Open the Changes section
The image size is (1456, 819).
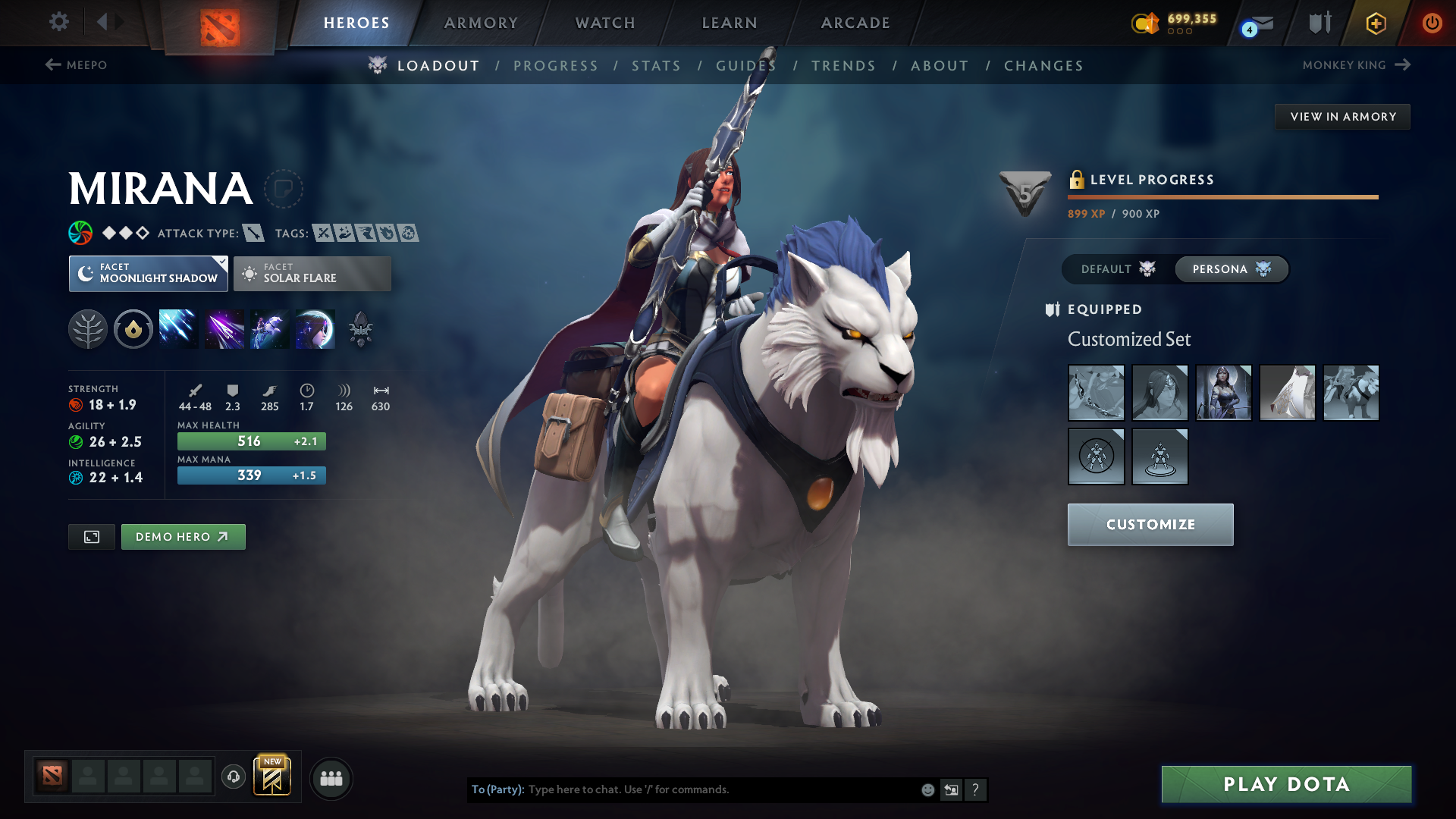(1043, 66)
